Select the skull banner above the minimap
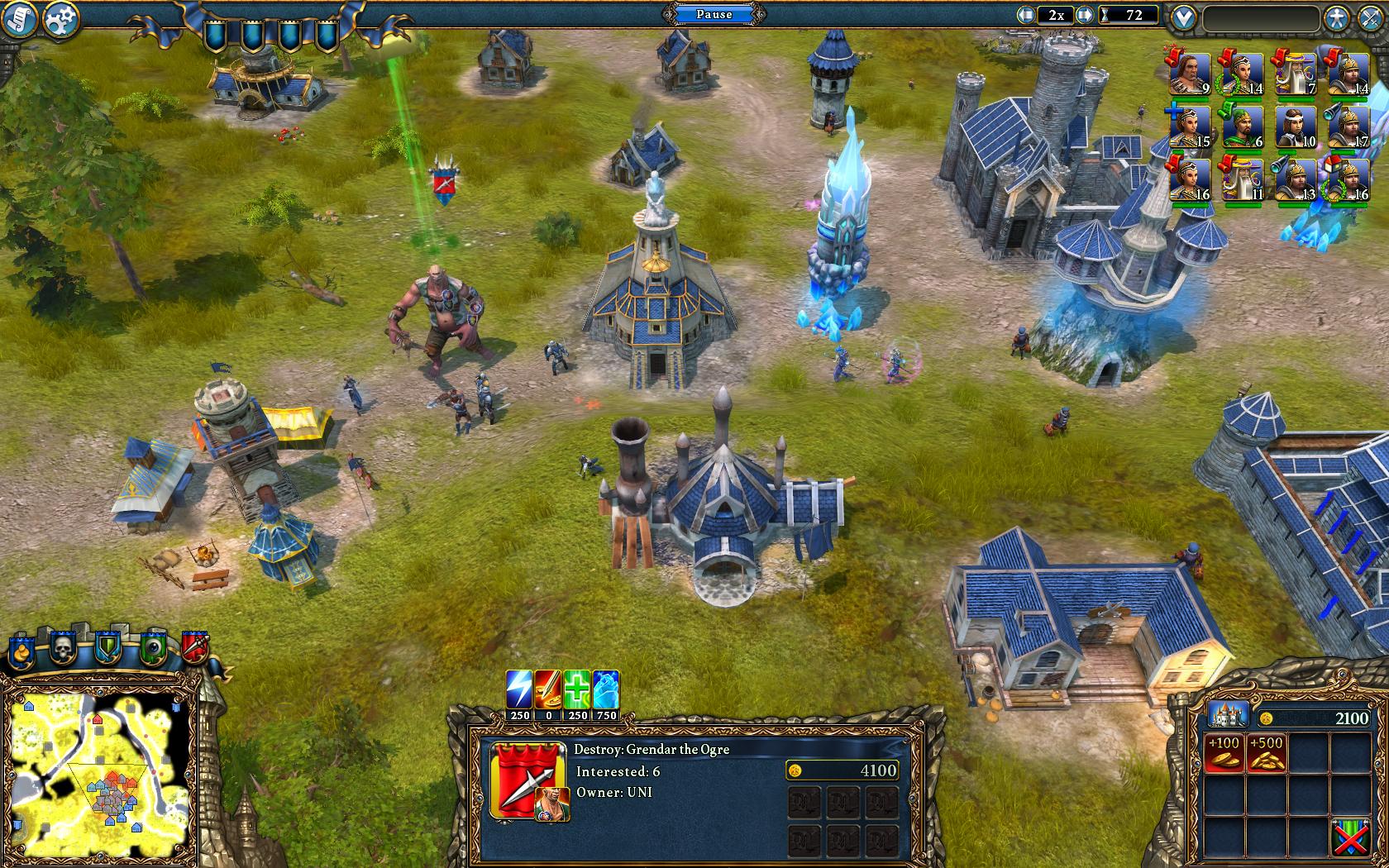 pyautogui.click(x=64, y=649)
